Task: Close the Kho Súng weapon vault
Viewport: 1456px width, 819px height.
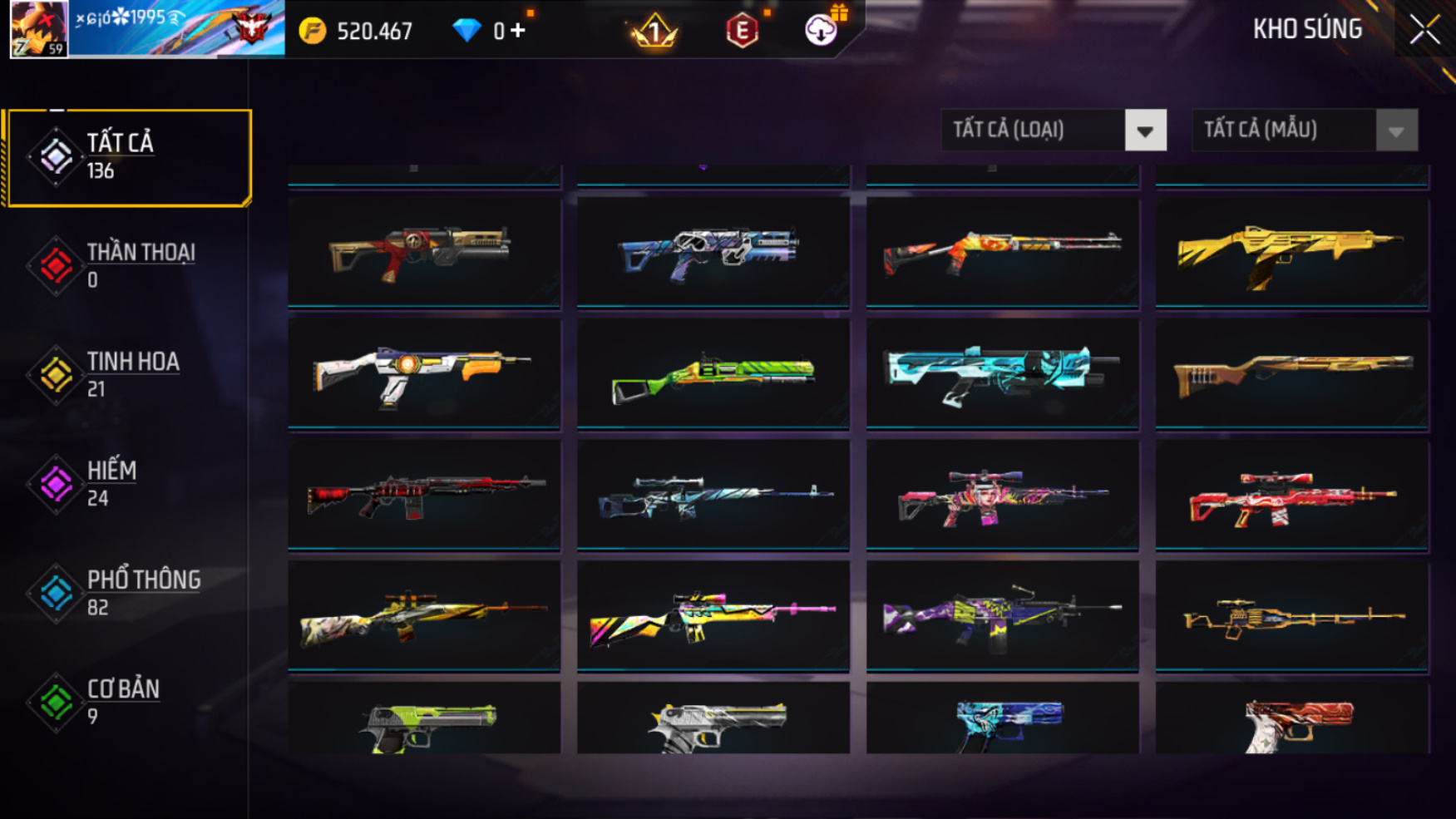Action: [1424, 31]
